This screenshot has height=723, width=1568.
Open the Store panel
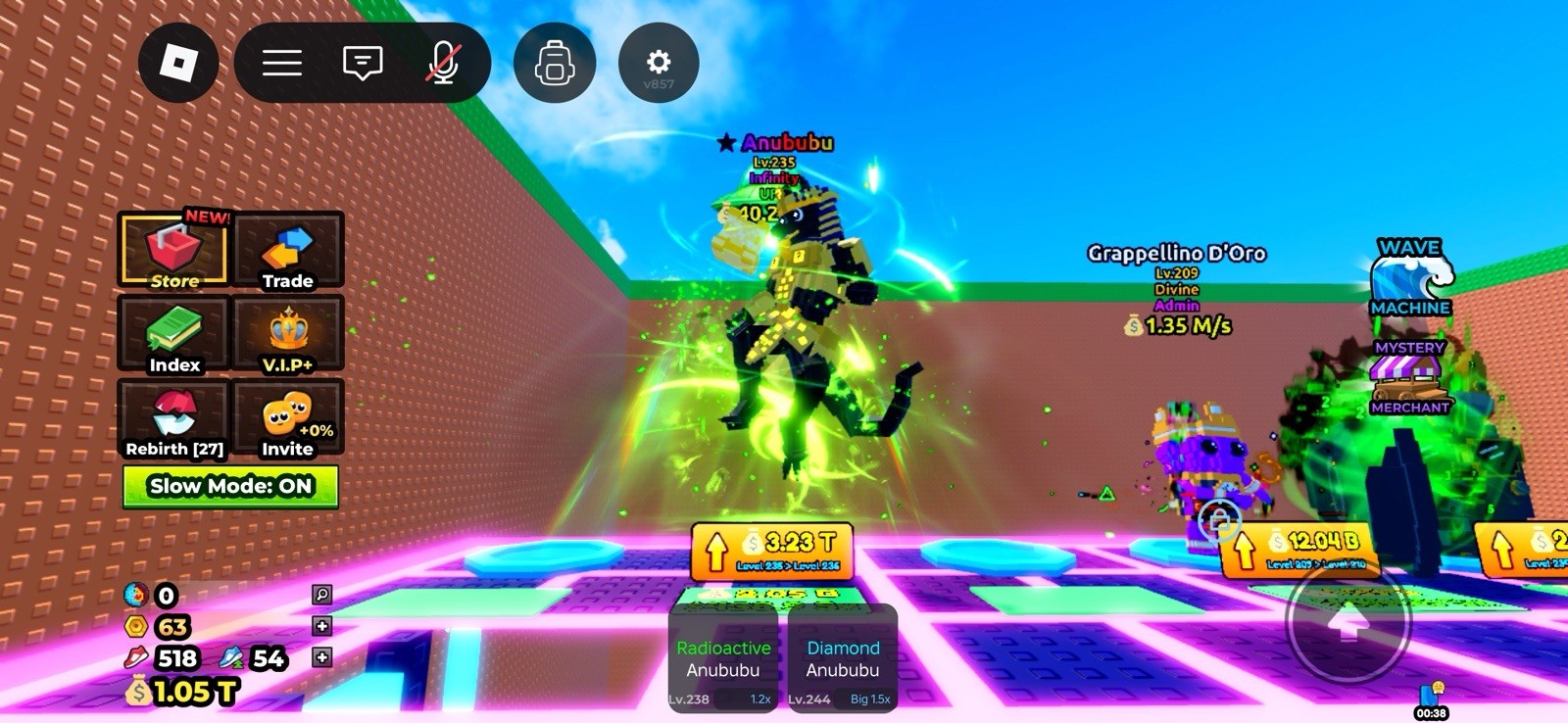(172, 248)
